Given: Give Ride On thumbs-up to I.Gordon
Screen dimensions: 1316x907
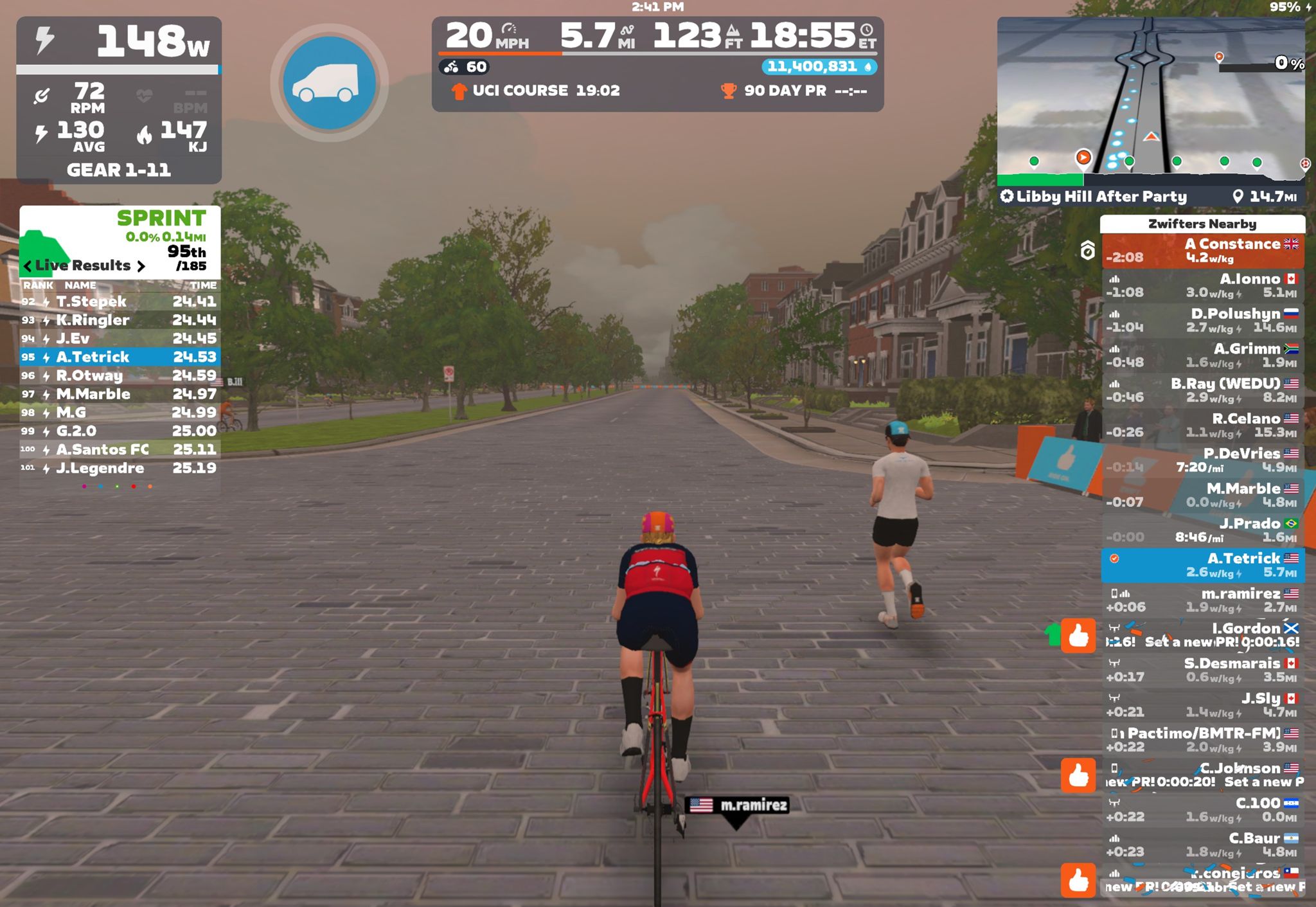Looking at the screenshot, I should click(x=1078, y=636).
